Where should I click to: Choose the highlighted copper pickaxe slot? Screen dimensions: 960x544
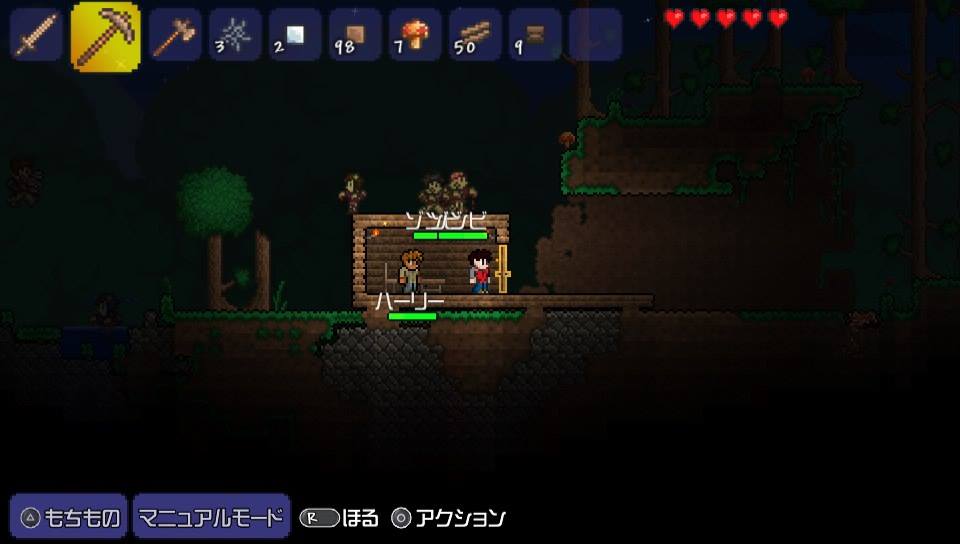coord(105,35)
